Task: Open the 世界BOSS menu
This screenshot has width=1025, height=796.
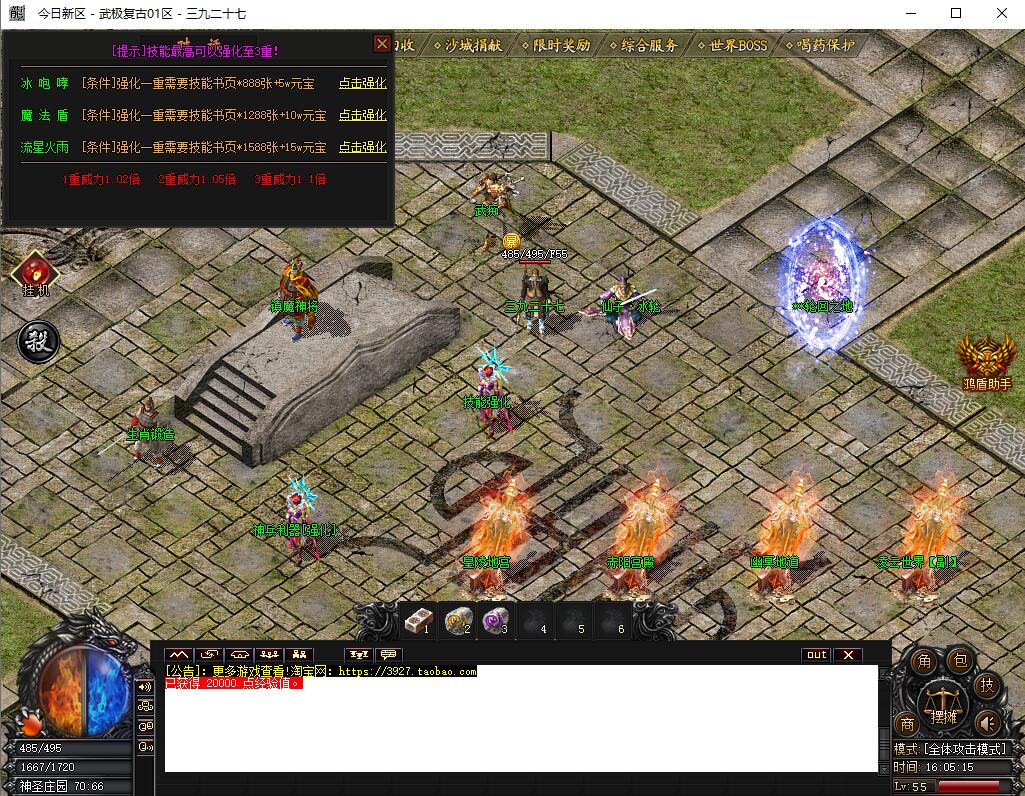Action: point(732,46)
